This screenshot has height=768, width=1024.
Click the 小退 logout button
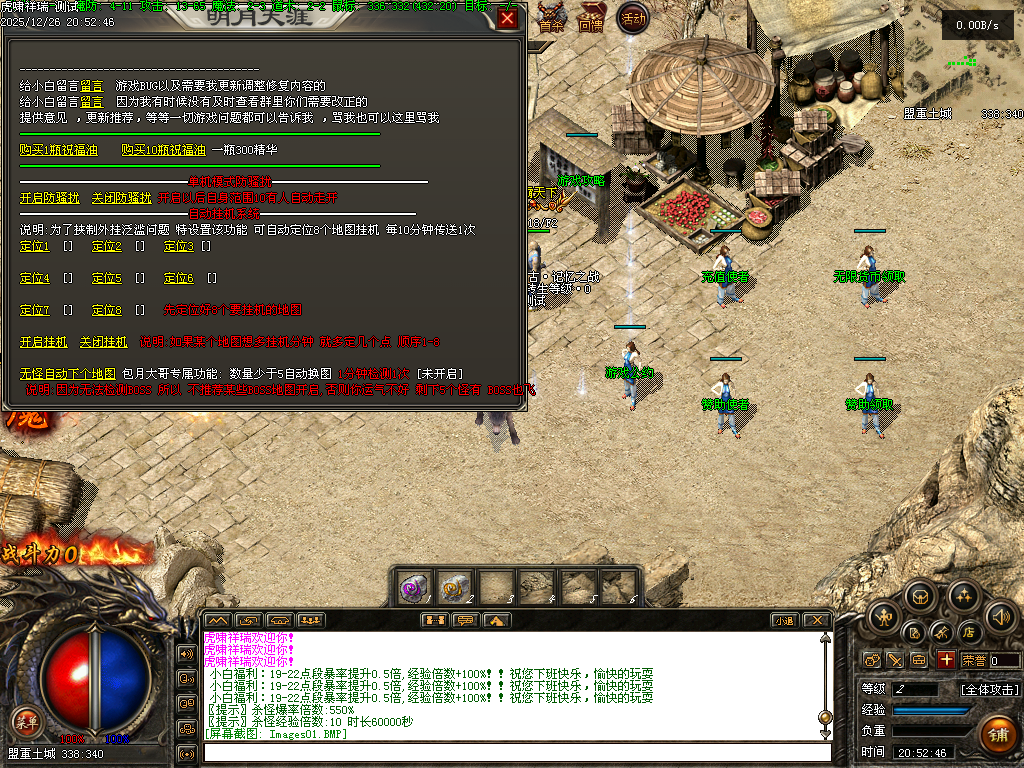point(783,621)
